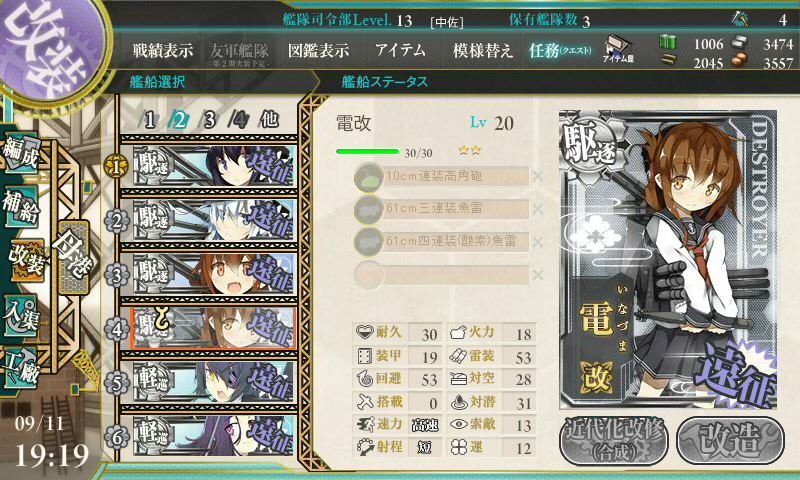This screenshot has height=480, width=800.
Task: Open the 図鑑表示 encyclopedia menu
Action: (318, 50)
